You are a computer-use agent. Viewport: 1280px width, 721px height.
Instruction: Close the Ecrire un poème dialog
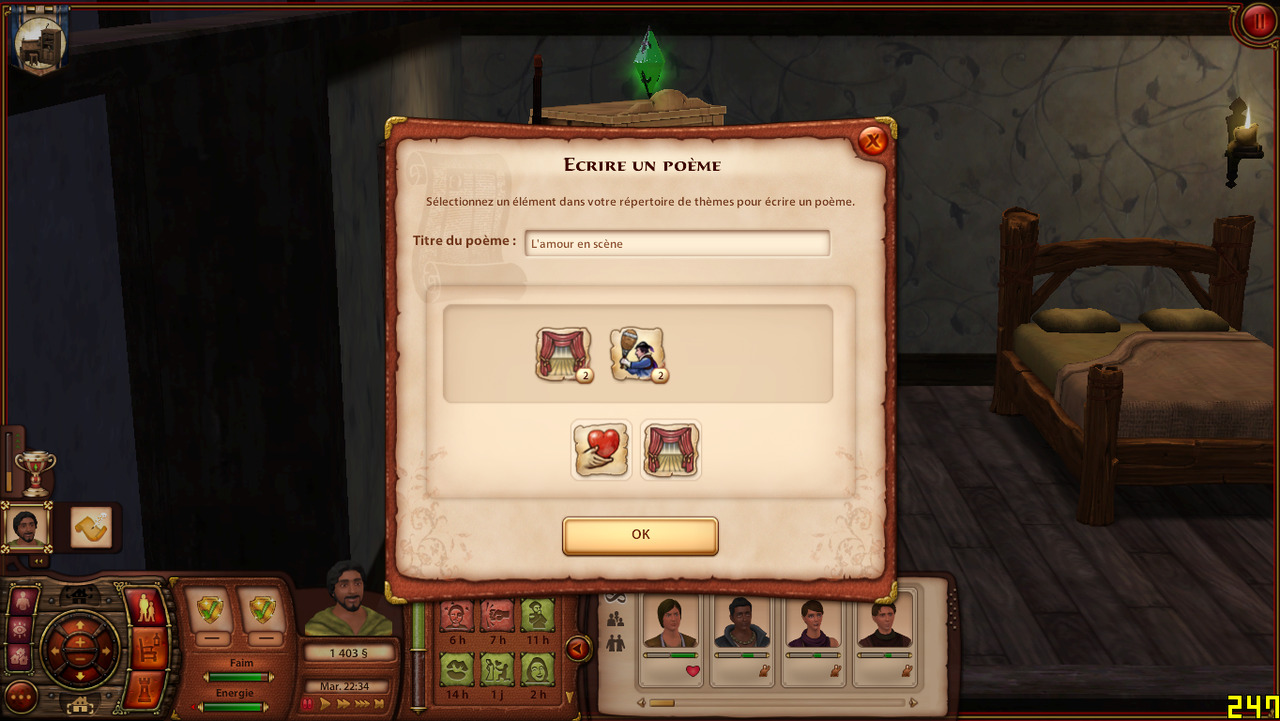[x=872, y=141]
